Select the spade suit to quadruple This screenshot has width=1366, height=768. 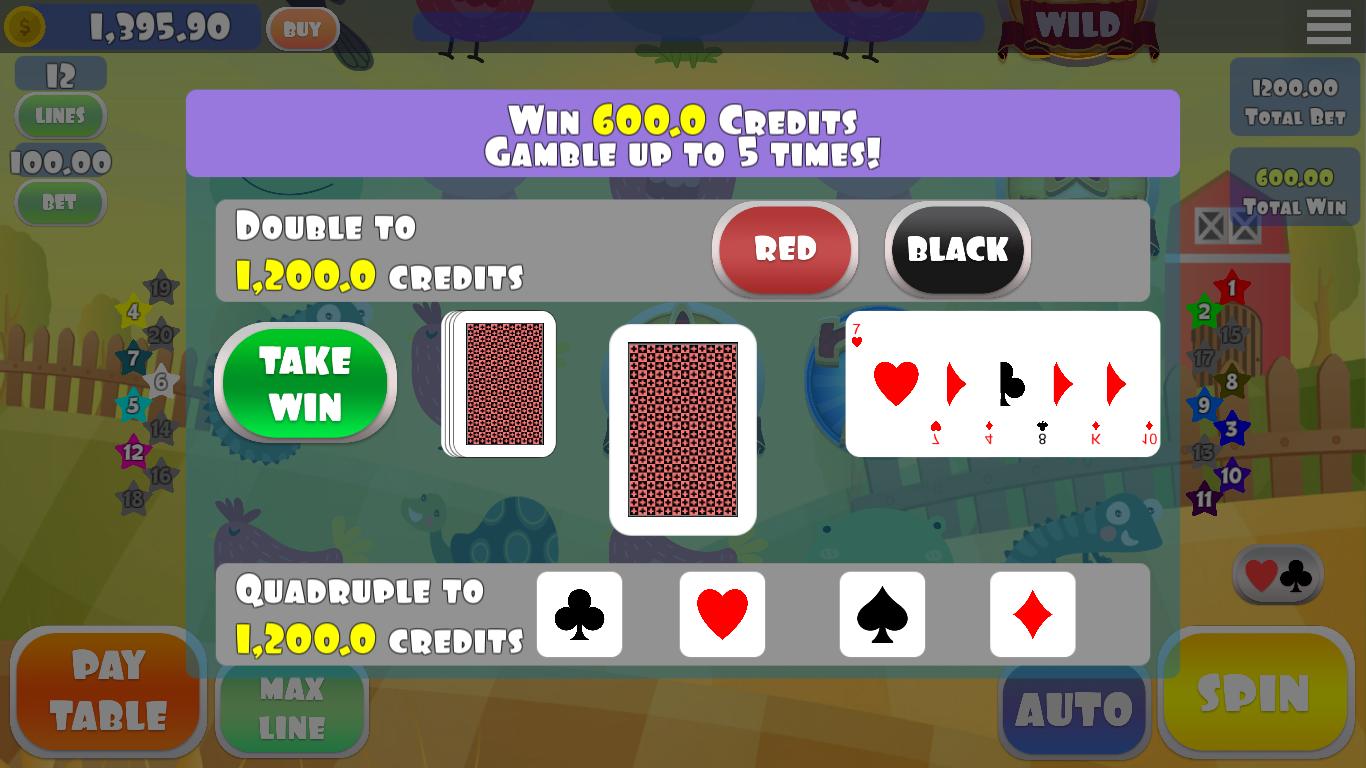pyautogui.click(x=882, y=615)
